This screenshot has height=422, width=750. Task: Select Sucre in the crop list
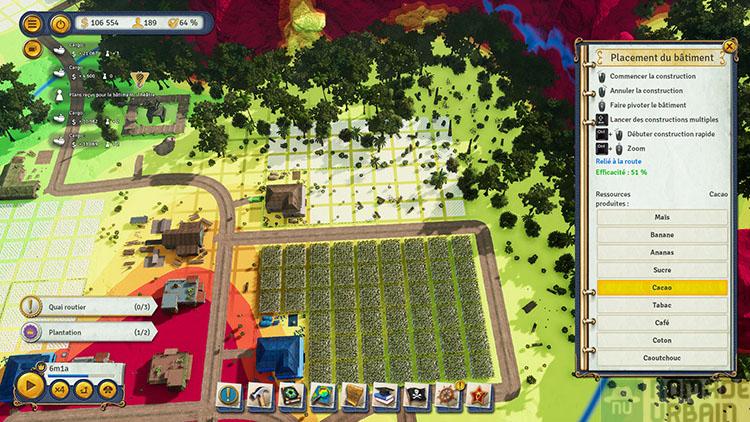click(661, 269)
